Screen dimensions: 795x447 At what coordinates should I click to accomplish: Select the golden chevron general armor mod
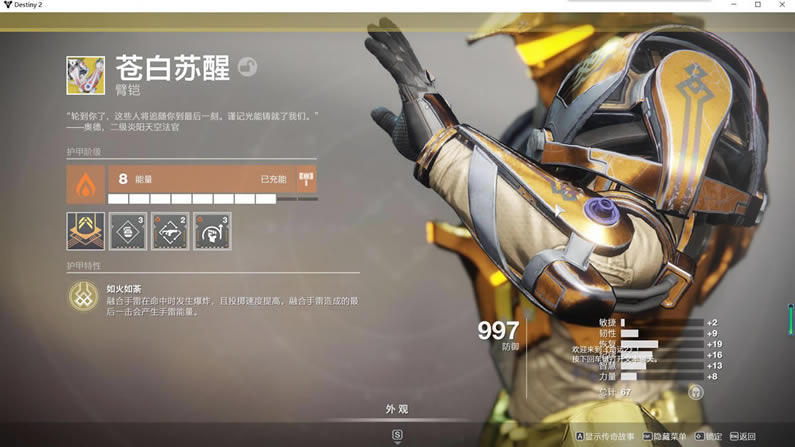pos(86,231)
